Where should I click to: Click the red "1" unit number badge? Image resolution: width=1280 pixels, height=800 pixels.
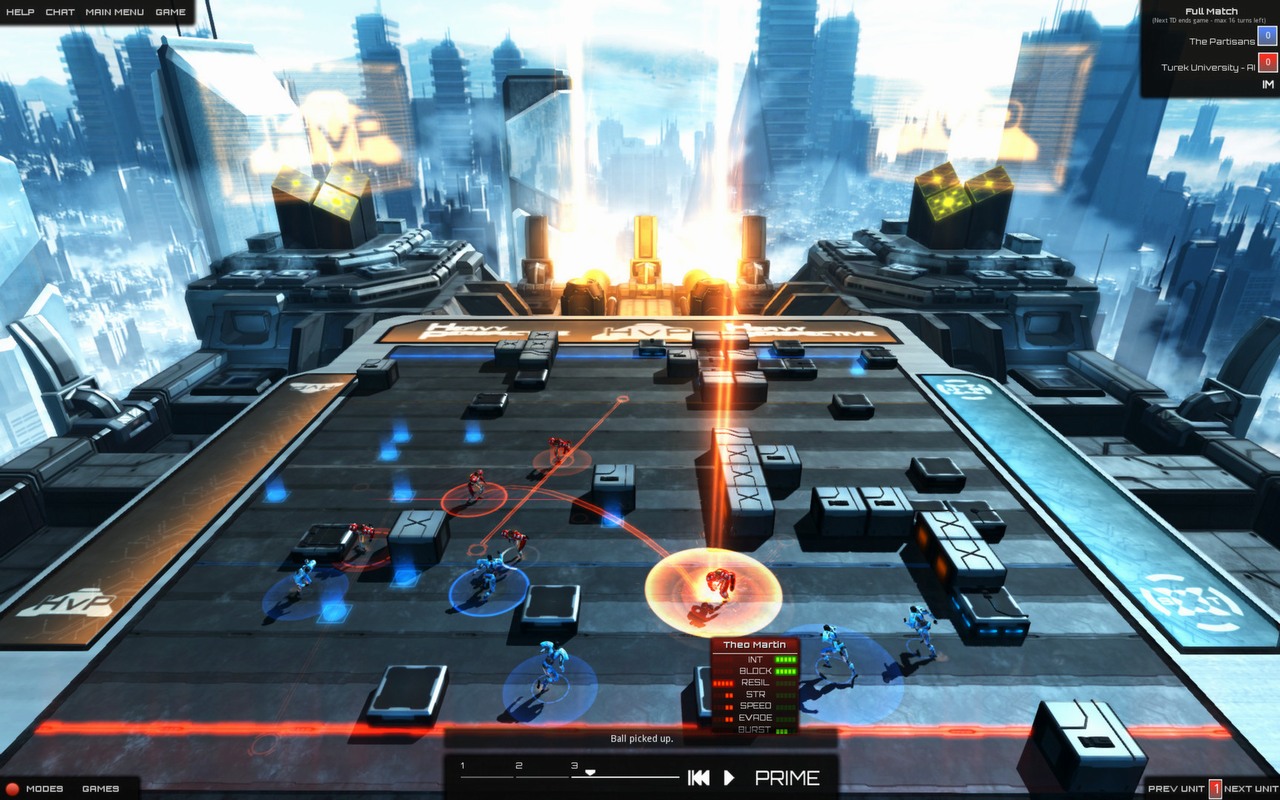tap(1216, 788)
